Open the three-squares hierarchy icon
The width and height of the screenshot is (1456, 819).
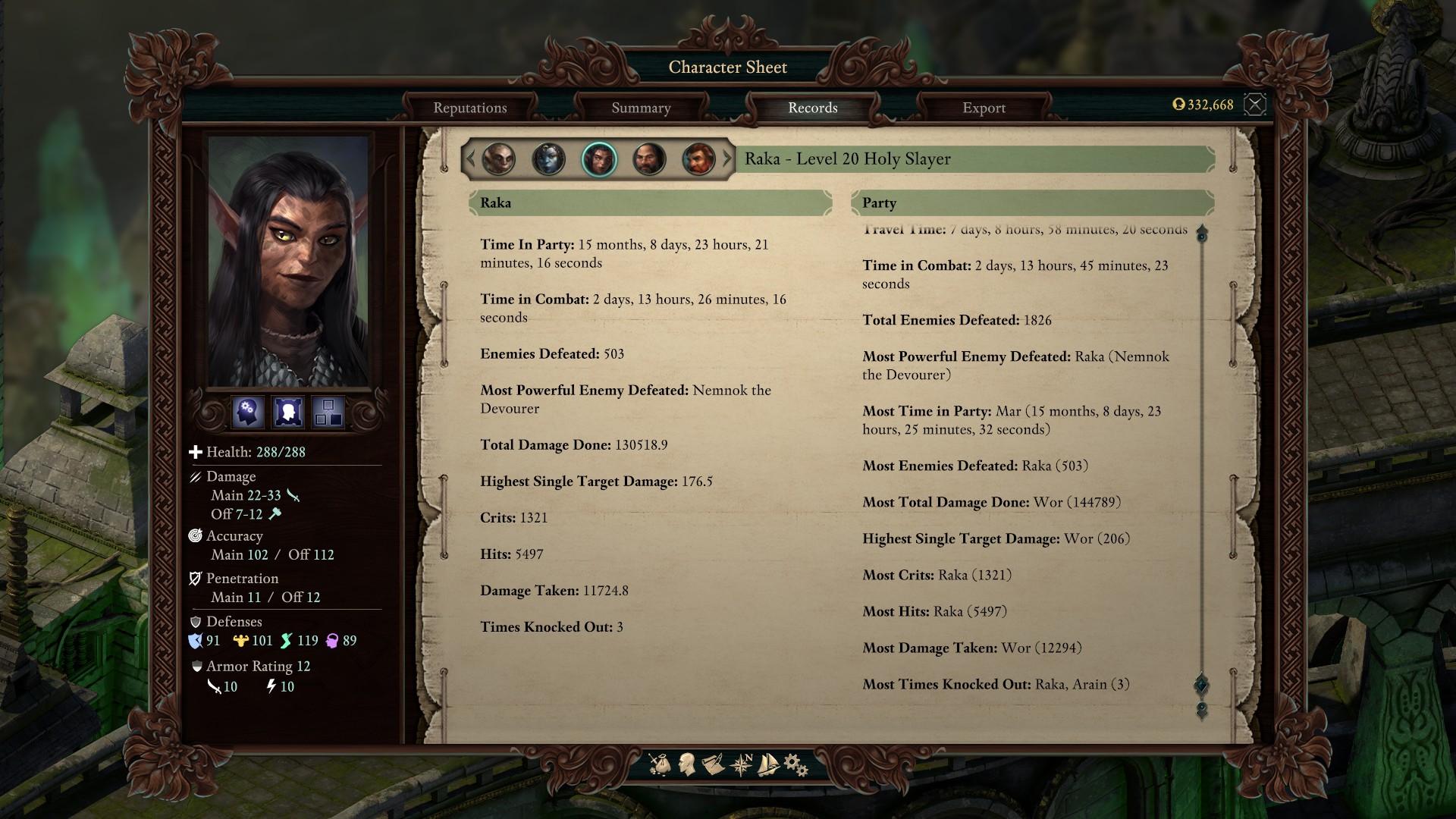point(328,413)
